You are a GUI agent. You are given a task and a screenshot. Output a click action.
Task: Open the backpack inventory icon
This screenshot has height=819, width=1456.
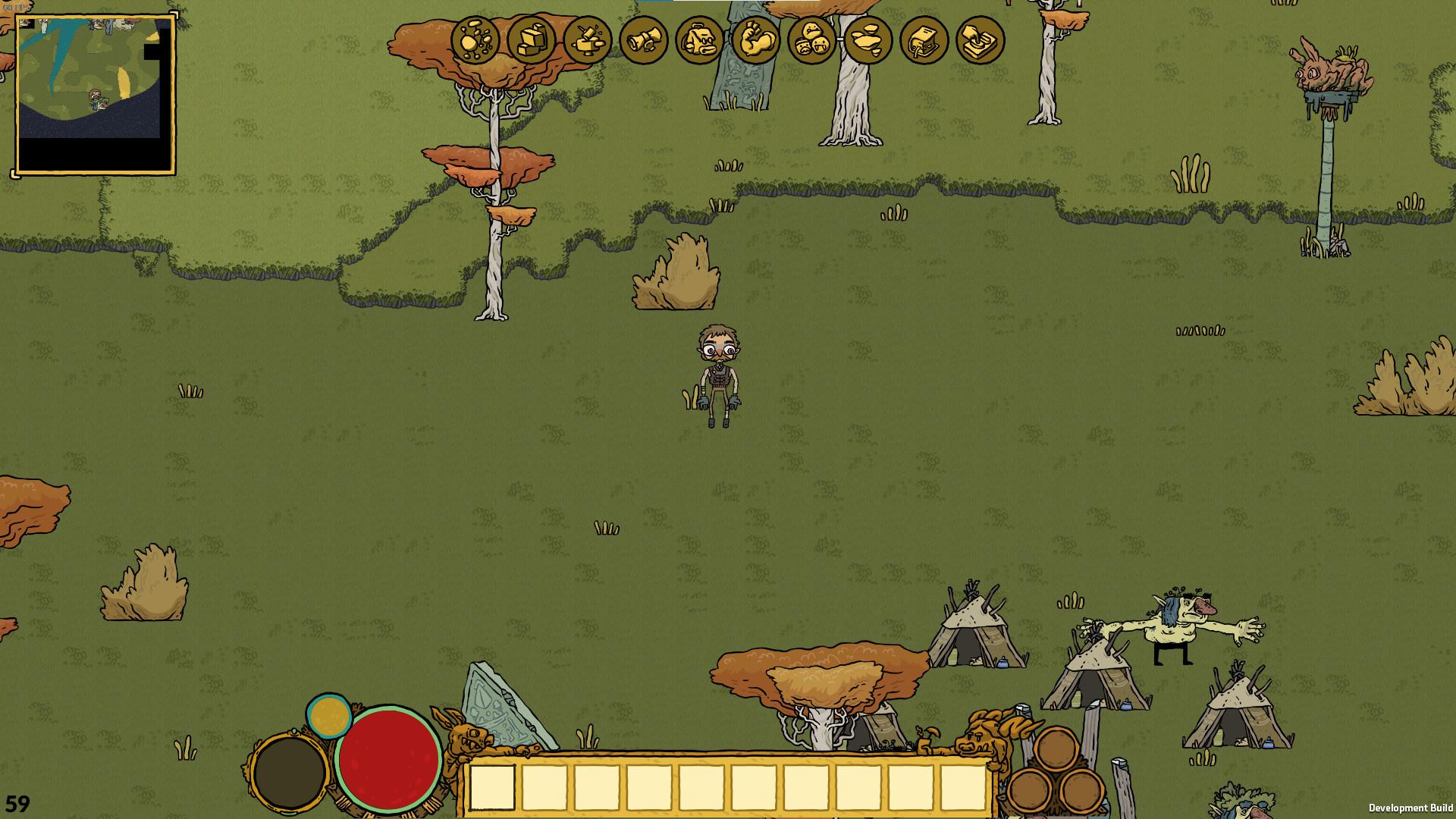pyautogui.click(x=700, y=40)
